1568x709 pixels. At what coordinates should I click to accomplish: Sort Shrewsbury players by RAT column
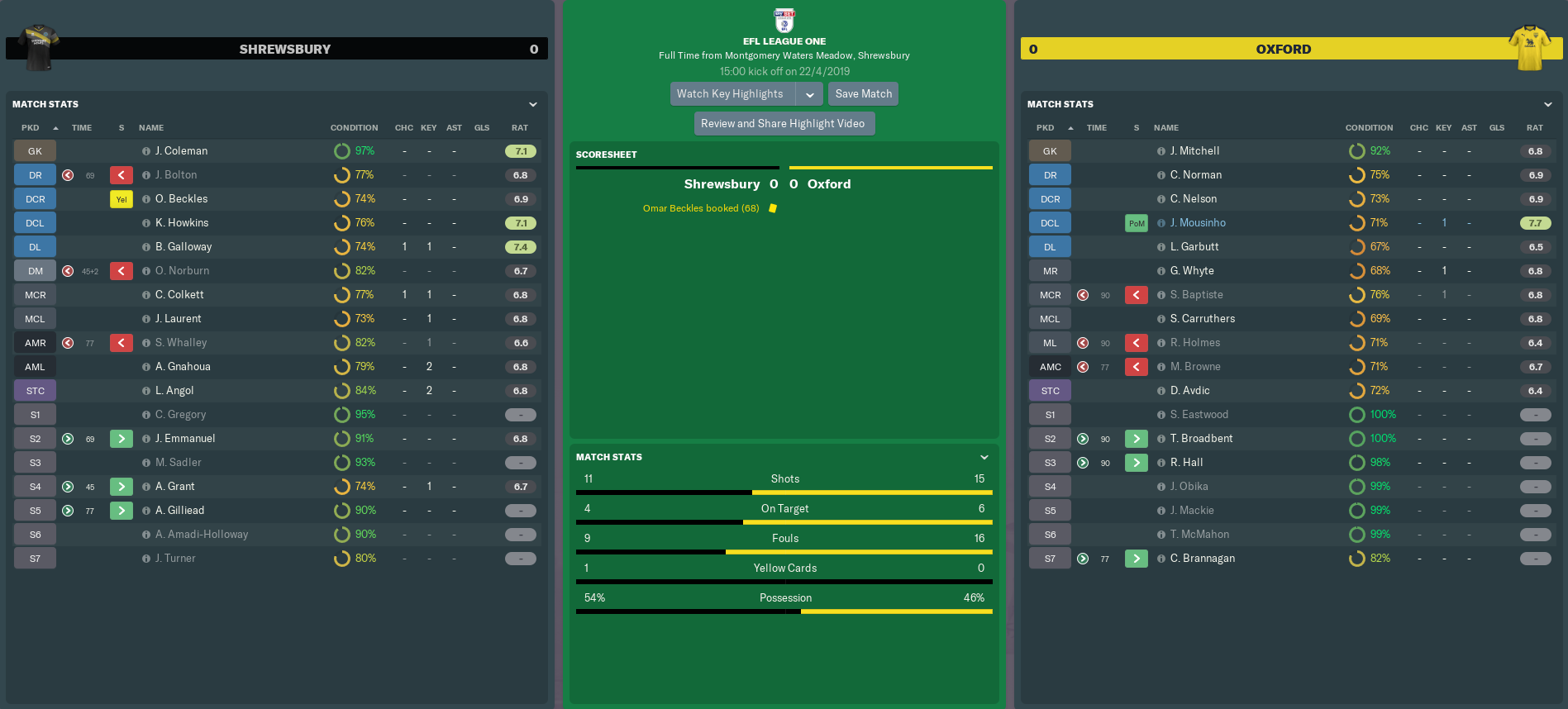pos(520,128)
